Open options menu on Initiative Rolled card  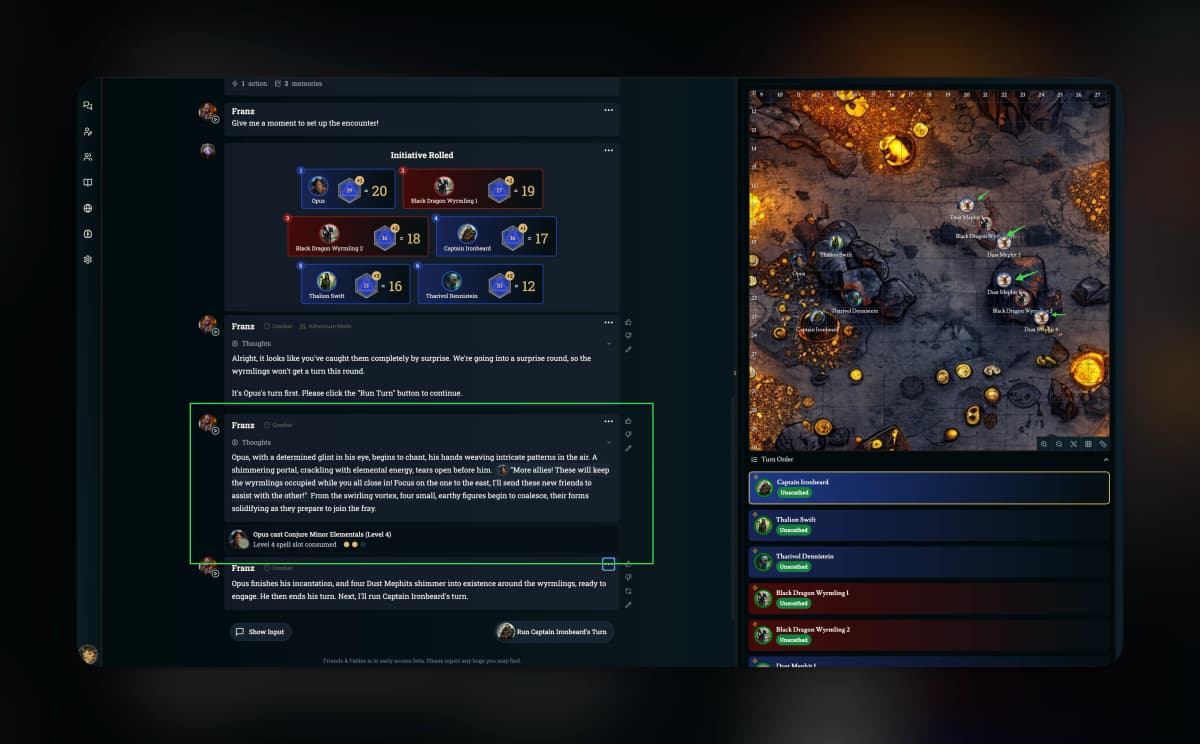608,151
